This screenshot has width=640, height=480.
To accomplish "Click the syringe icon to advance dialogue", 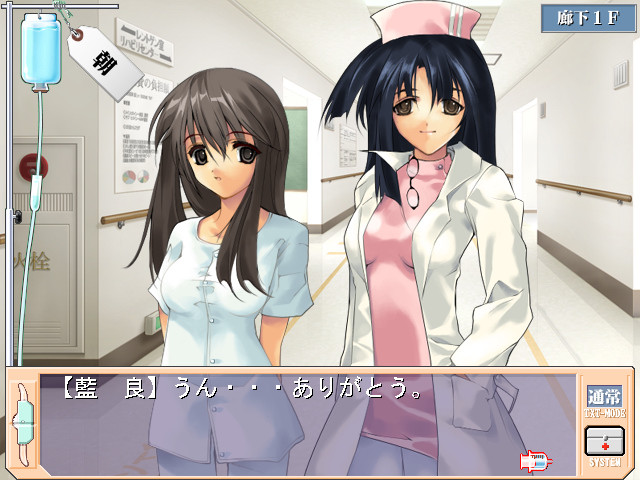I will click(534, 461).
